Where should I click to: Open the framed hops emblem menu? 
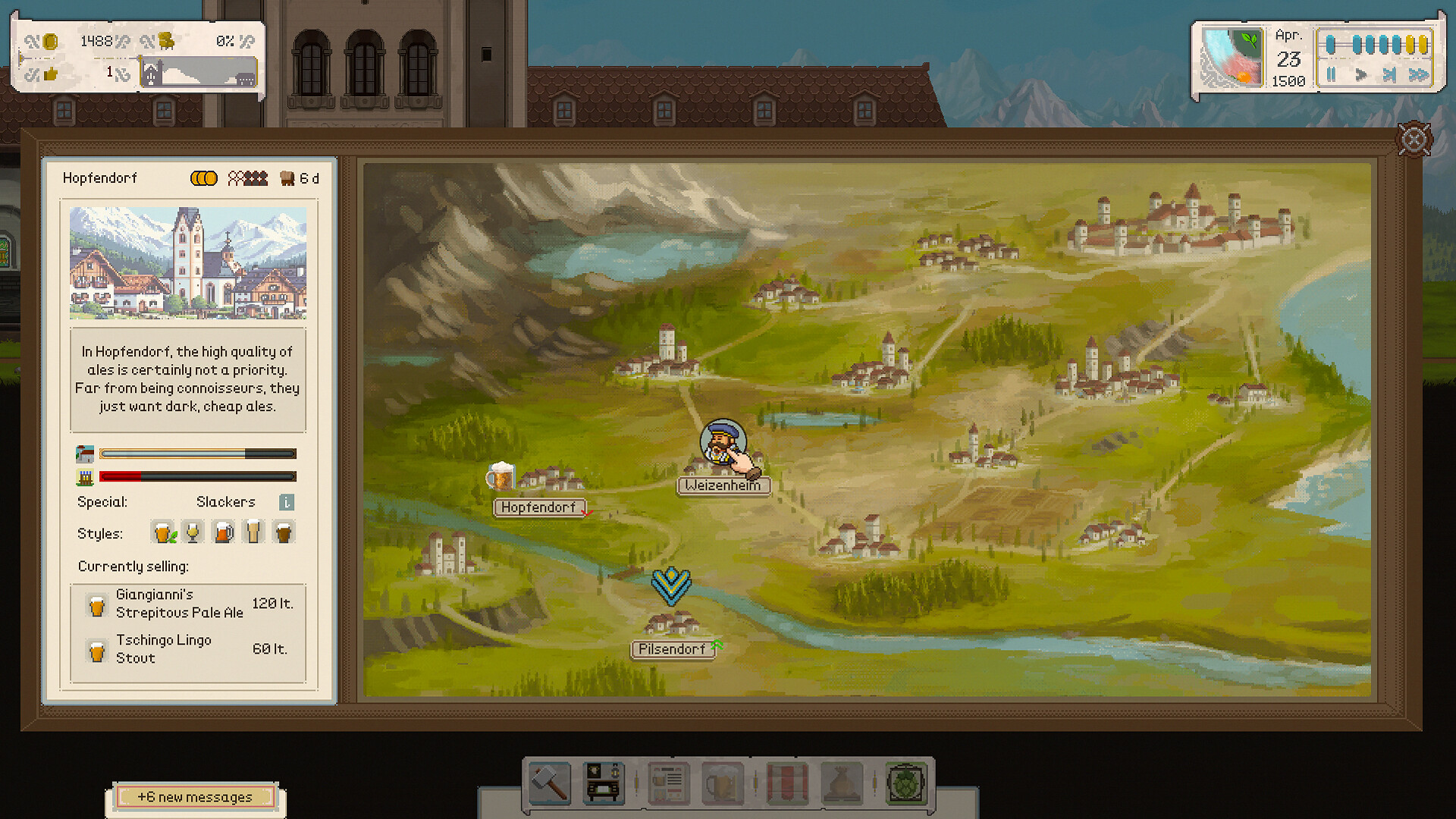905,781
